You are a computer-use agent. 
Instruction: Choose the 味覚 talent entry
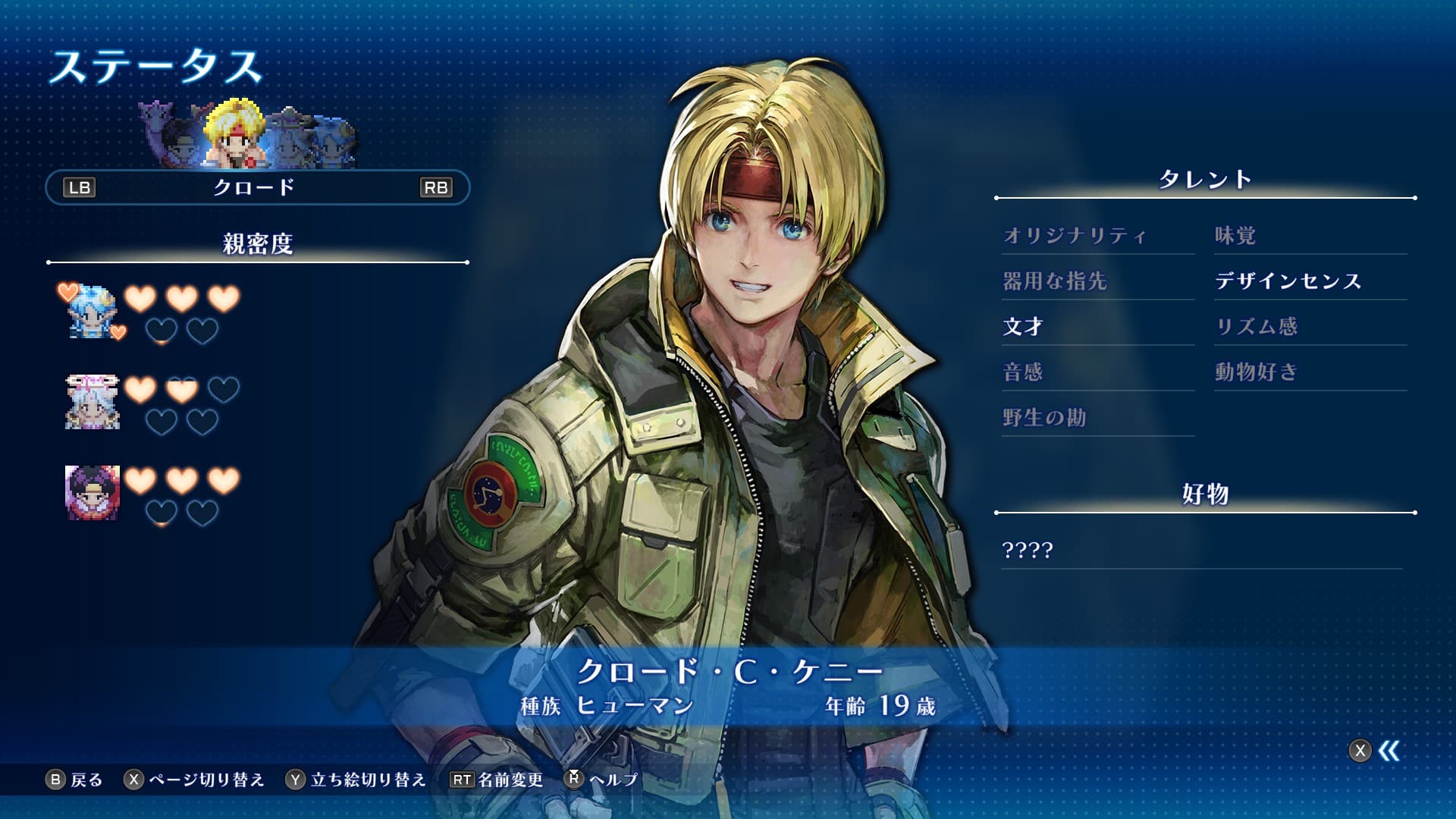[1235, 236]
